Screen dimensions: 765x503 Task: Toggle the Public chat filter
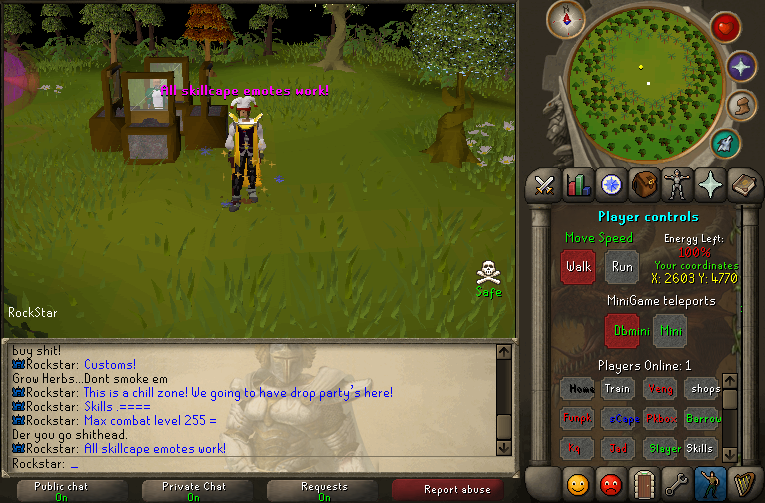[x=62, y=491]
